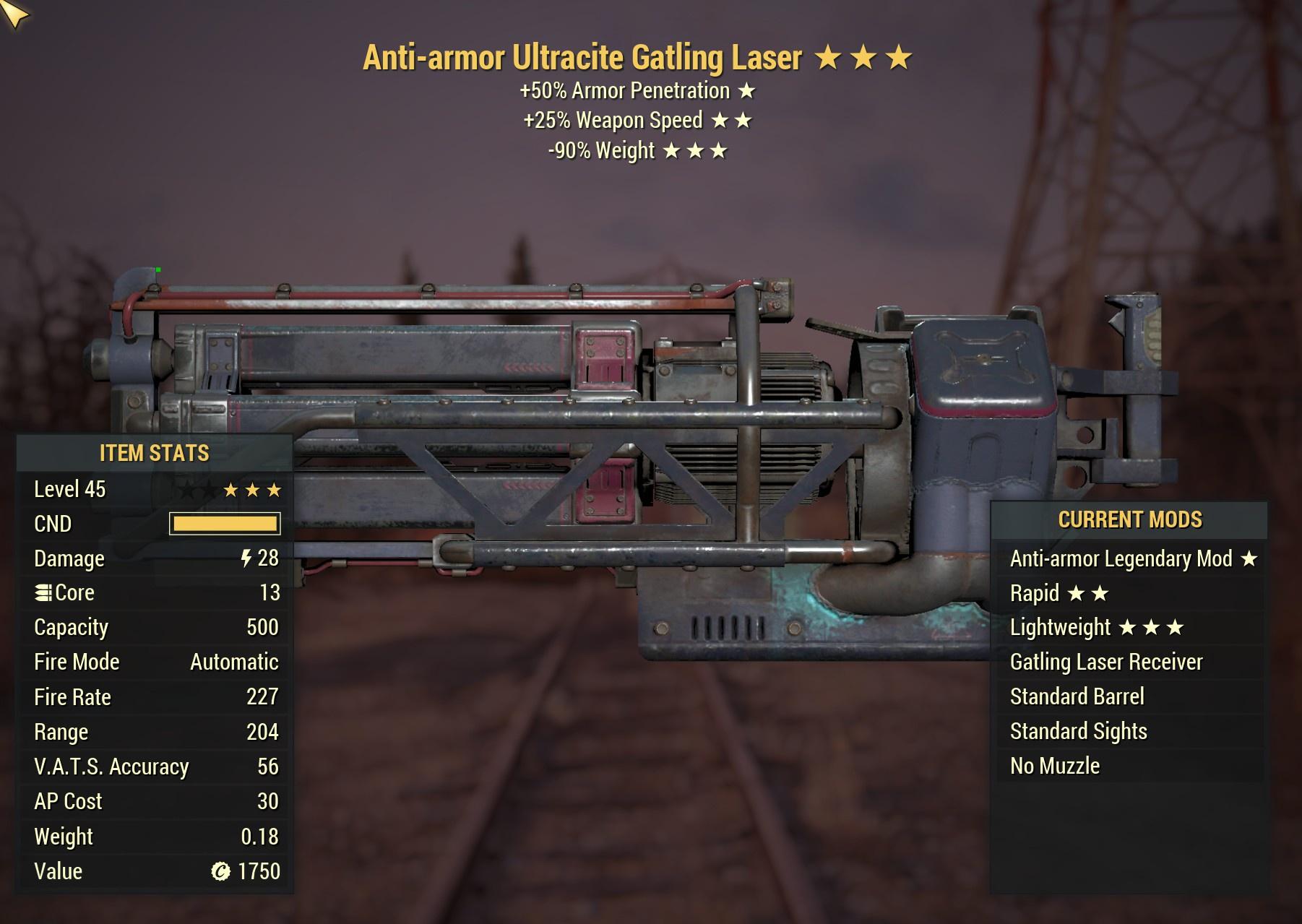Click the yellow CND condition bar
Screen dimensions: 1302x924
tap(224, 524)
